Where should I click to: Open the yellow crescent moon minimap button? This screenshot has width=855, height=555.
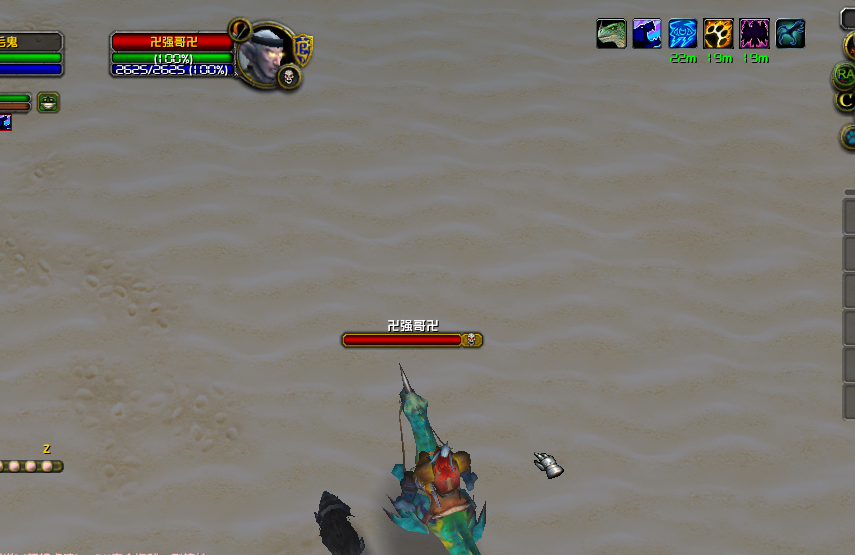pyautogui.click(x=846, y=99)
